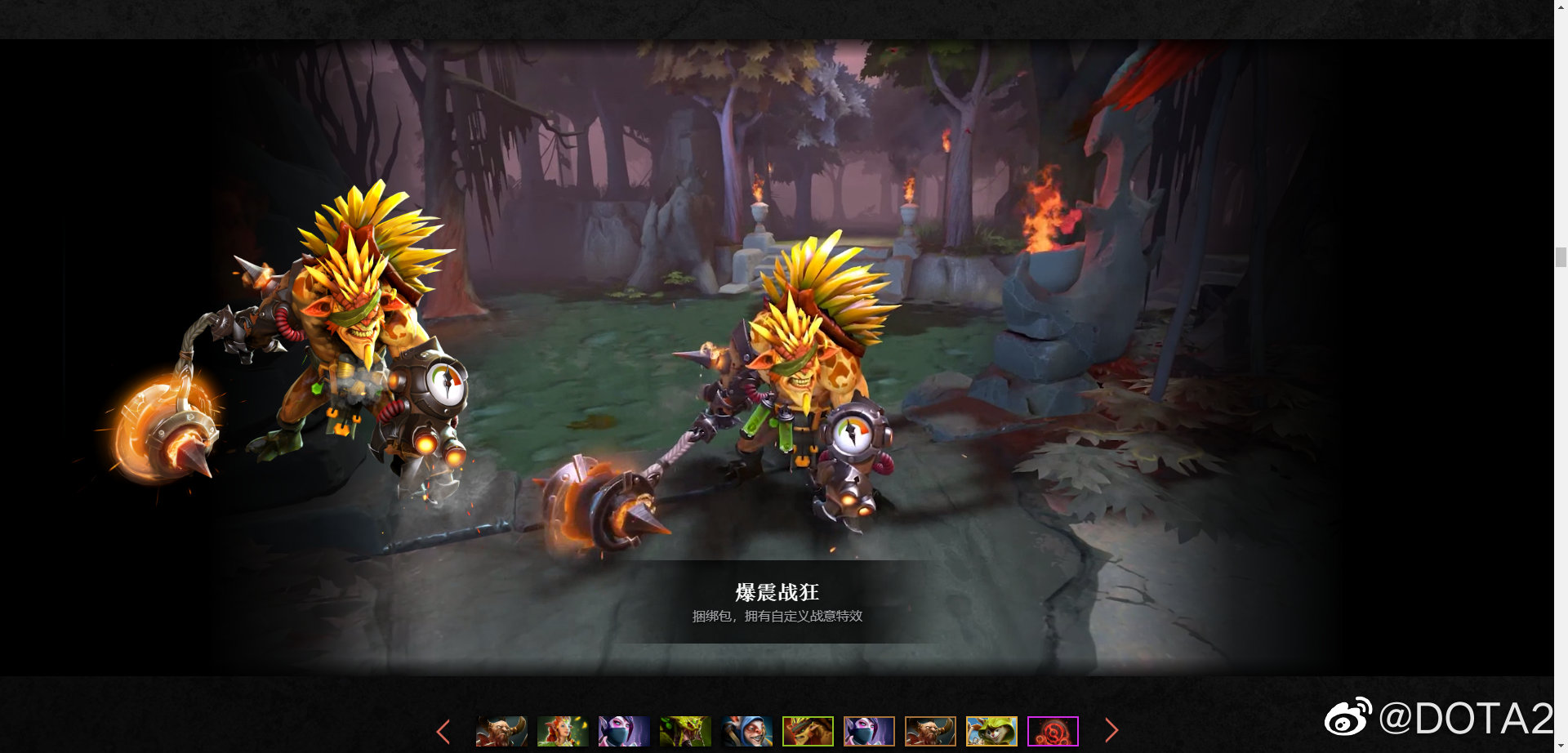
Task: Click the scrollbar down arrow
Action: [x=1561, y=744]
